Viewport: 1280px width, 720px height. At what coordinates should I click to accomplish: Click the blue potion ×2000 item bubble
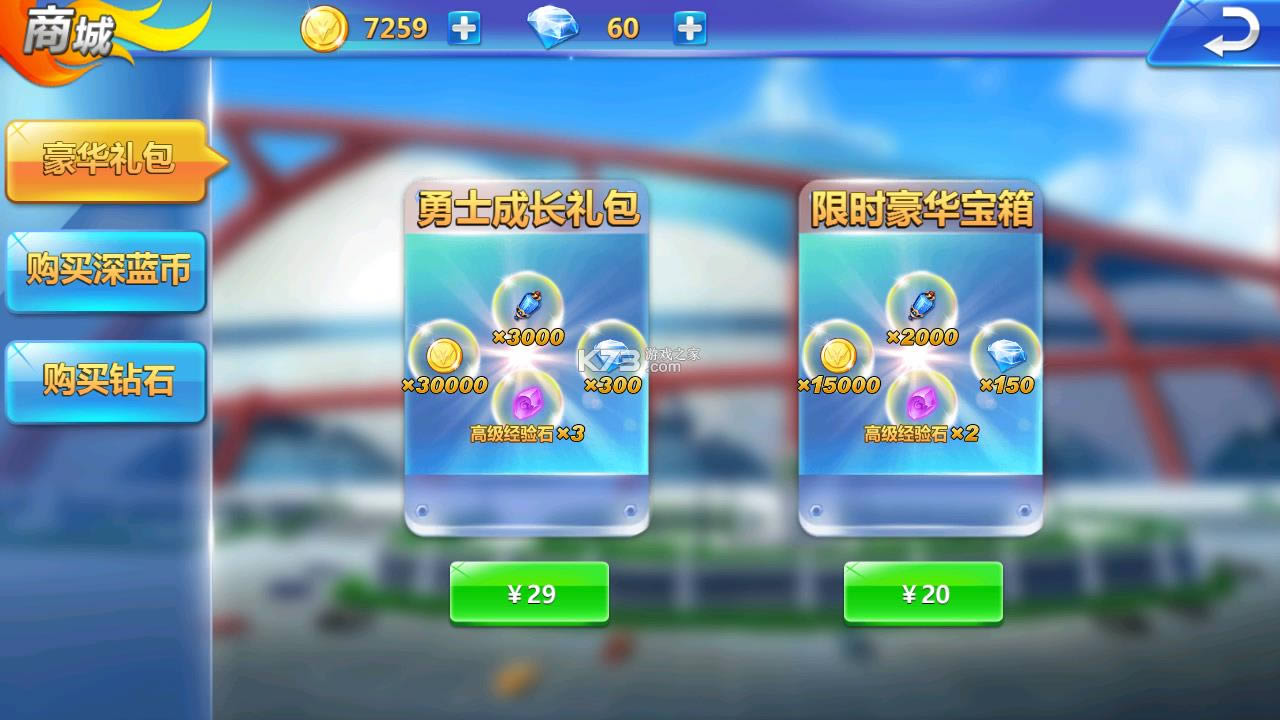pos(917,305)
